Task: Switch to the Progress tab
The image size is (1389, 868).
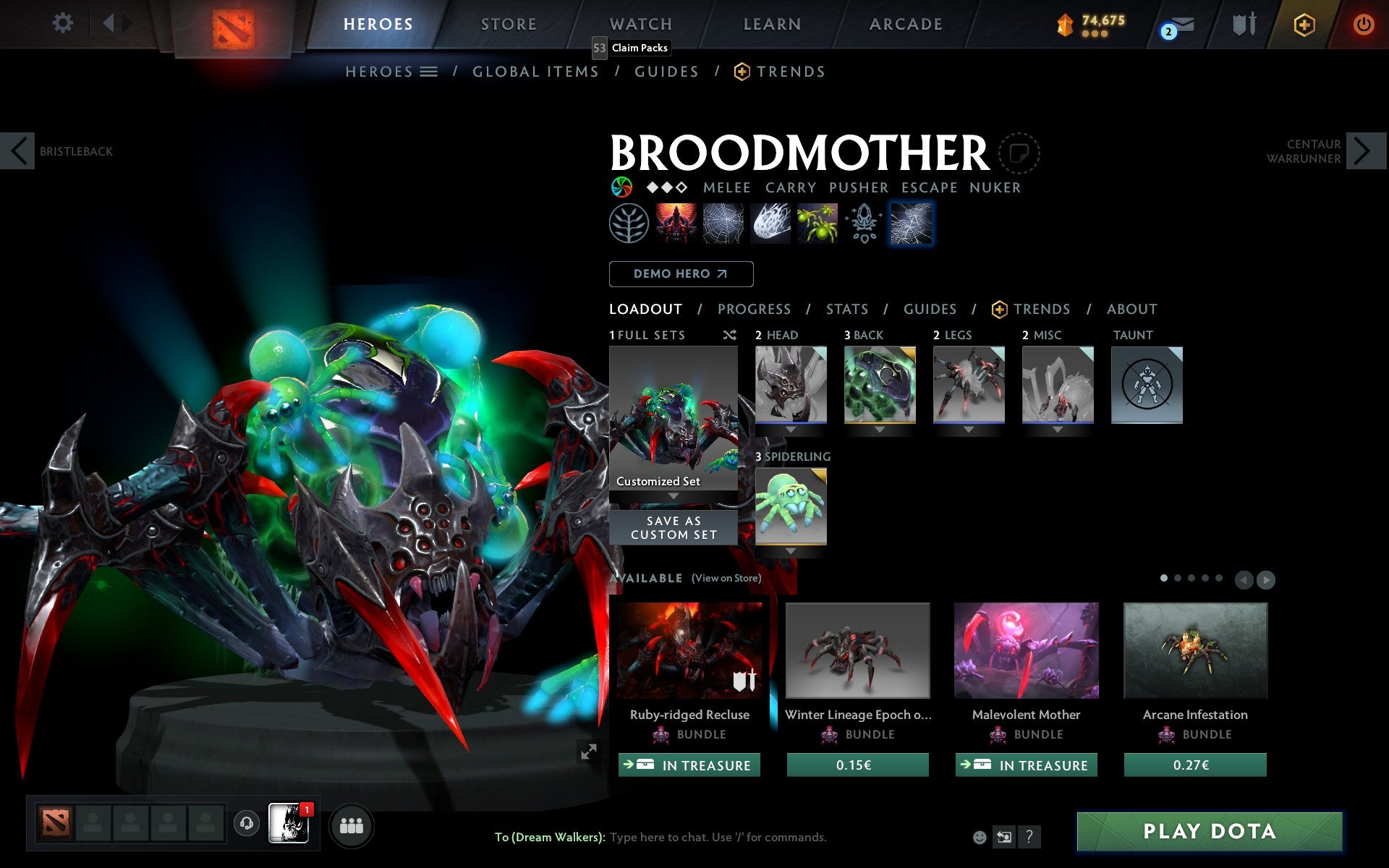Action: click(x=754, y=309)
